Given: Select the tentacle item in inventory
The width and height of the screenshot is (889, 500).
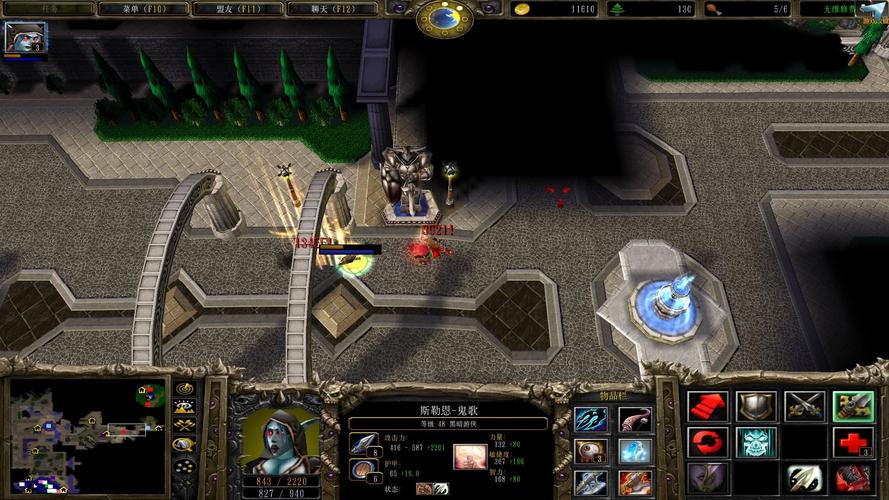Looking at the screenshot, I should [634, 418].
